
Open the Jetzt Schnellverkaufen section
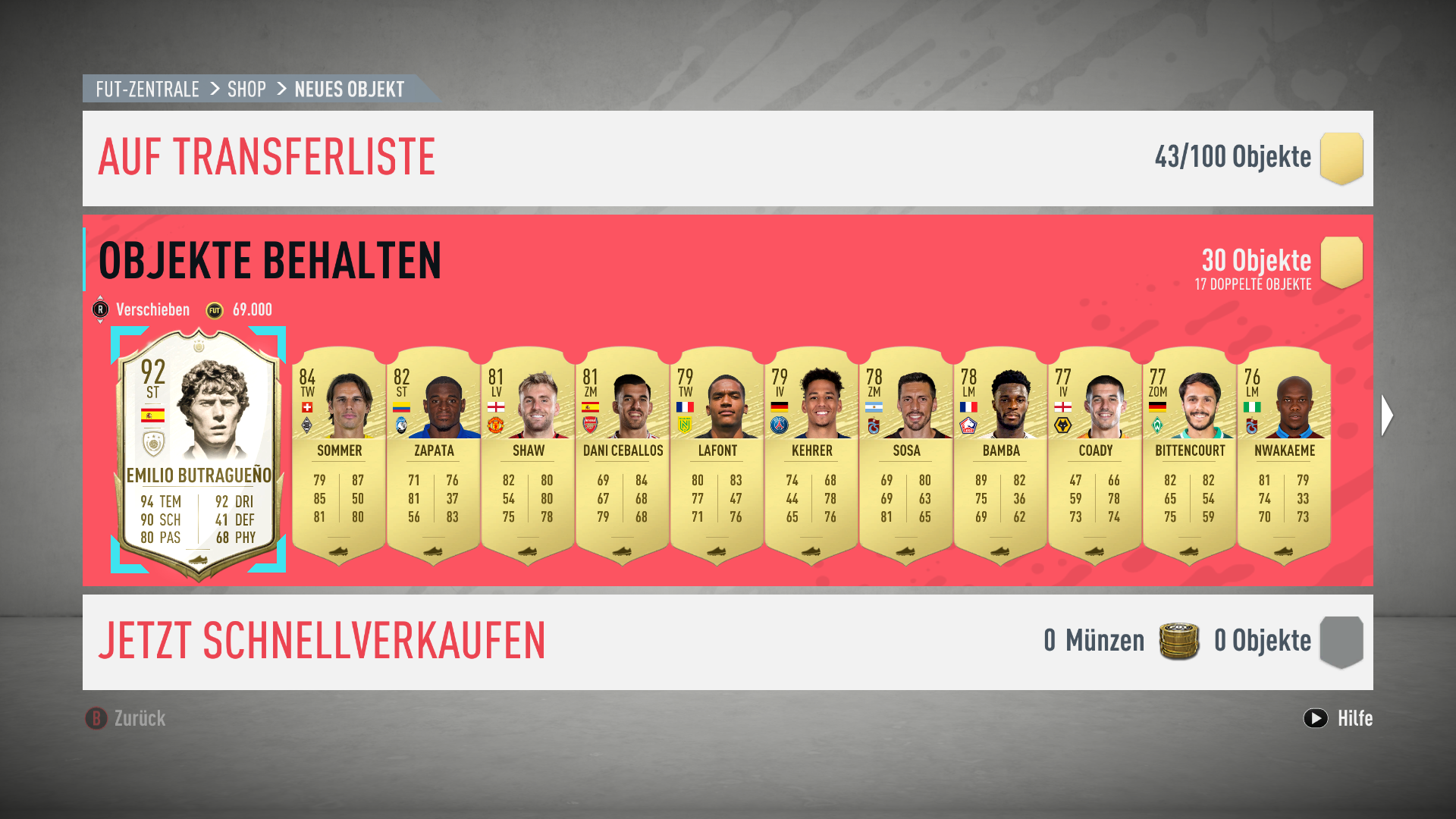322,642
